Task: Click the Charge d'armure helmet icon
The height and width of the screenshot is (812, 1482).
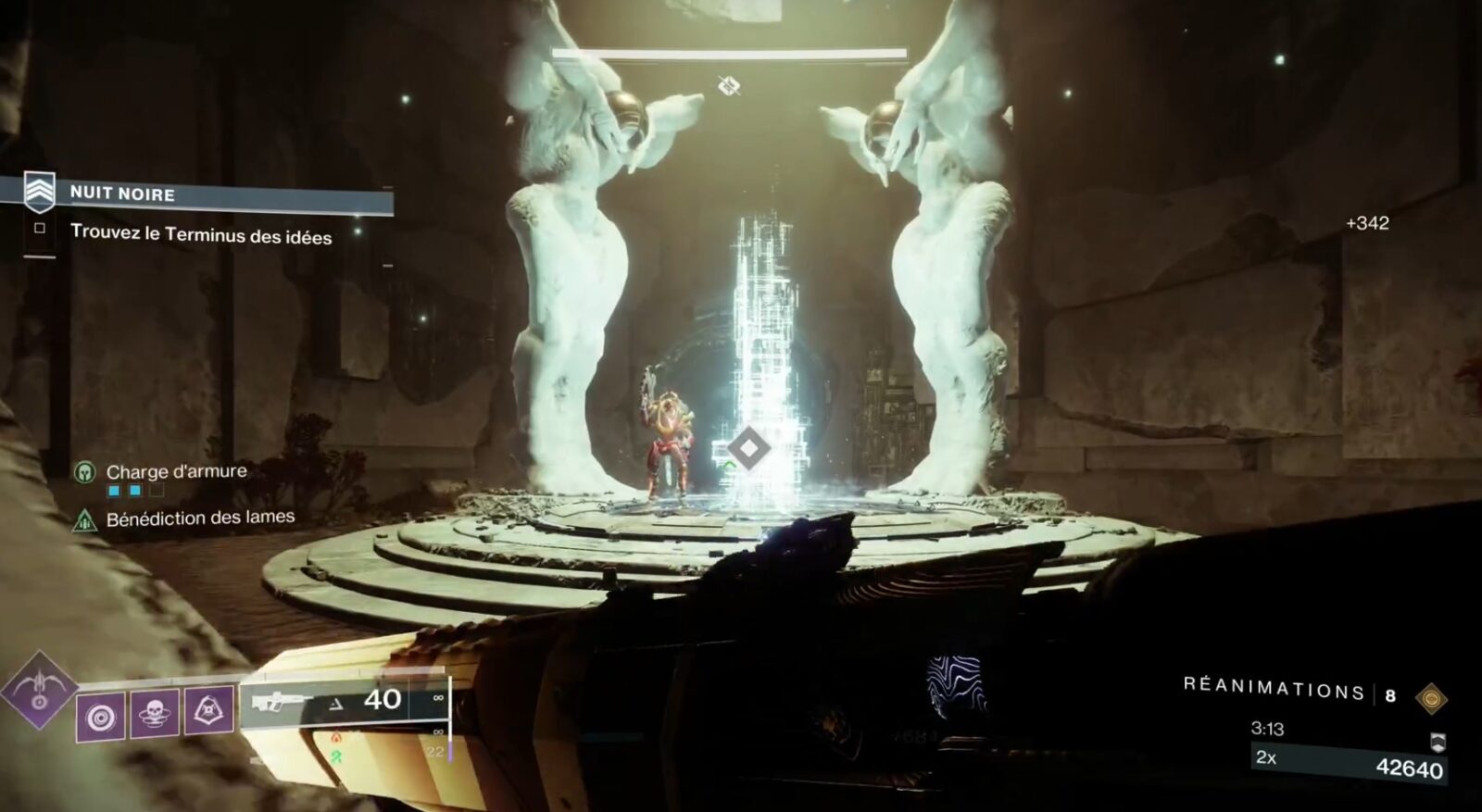Action: (85, 470)
